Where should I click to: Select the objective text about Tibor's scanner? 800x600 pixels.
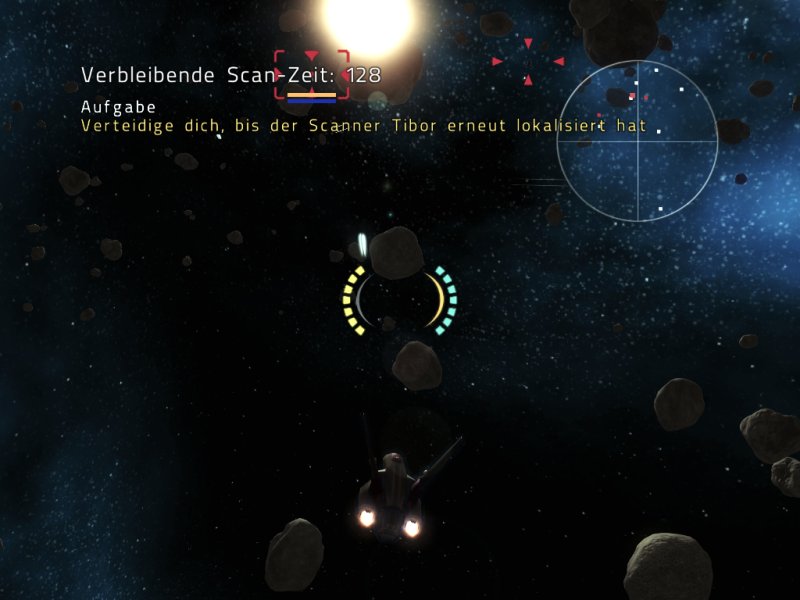pos(364,127)
